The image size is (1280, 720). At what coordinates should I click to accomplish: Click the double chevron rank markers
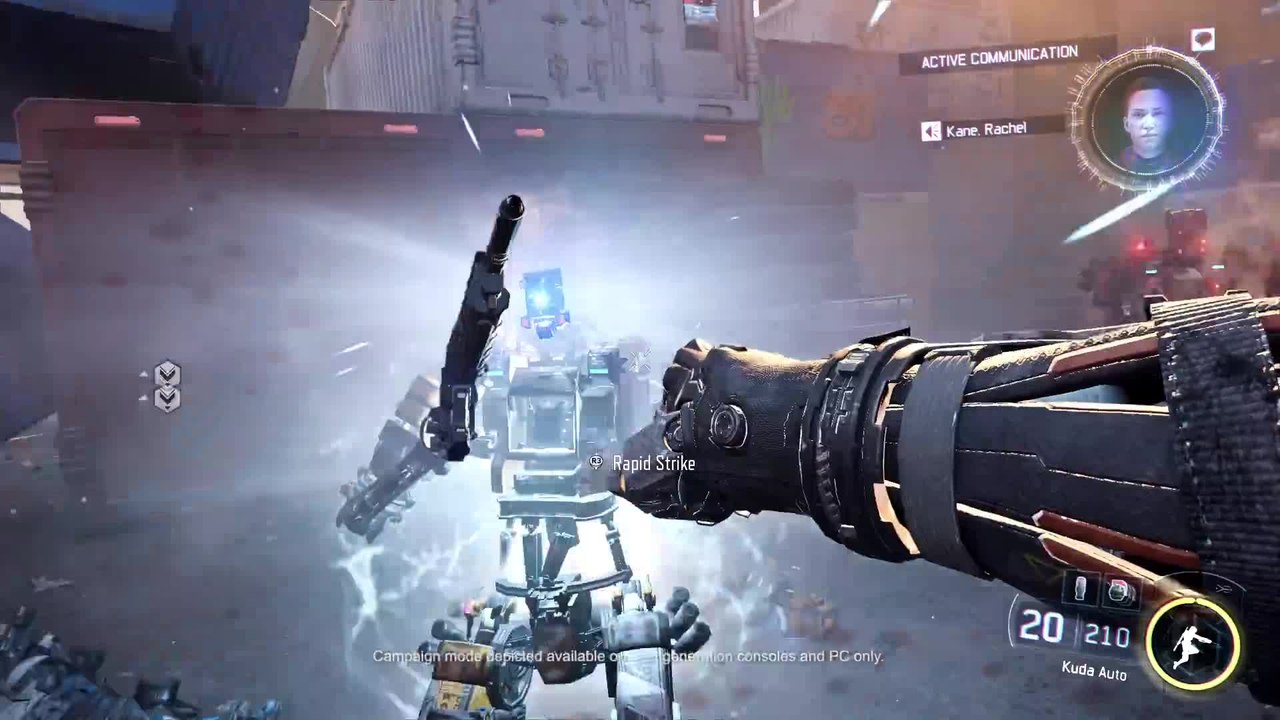[x=167, y=386]
